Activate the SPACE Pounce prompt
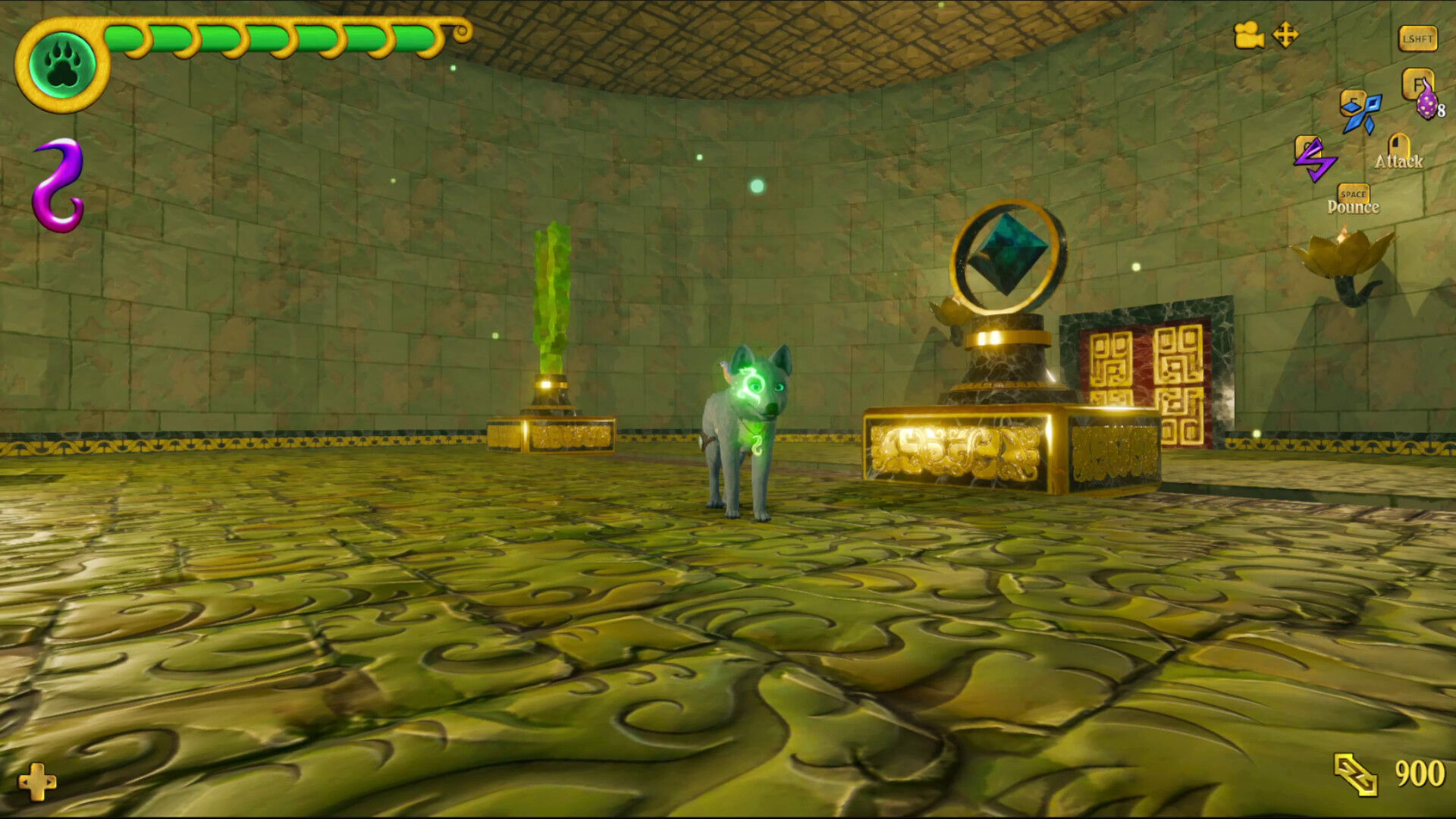This screenshot has height=819, width=1456. (1352, 195)
